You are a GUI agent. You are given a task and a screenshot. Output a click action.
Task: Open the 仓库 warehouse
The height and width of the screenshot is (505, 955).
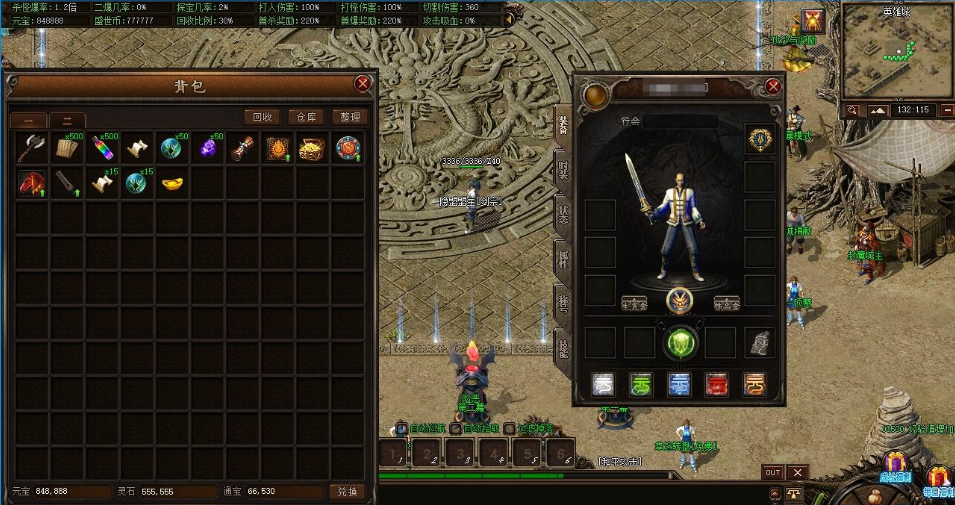304,117
